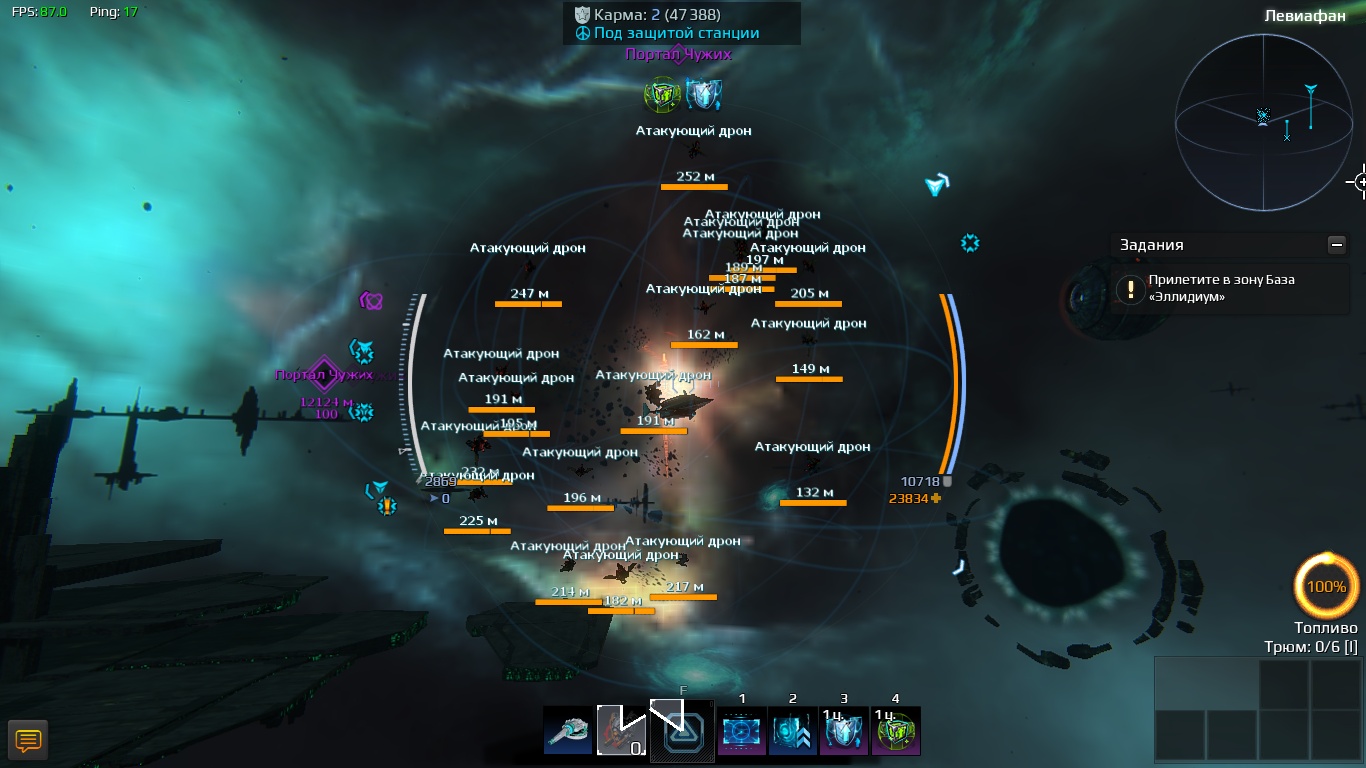This screenshot has width=1366, height=768.
Task: Collapse the Задания quest panel
Action: point(1336,245)
